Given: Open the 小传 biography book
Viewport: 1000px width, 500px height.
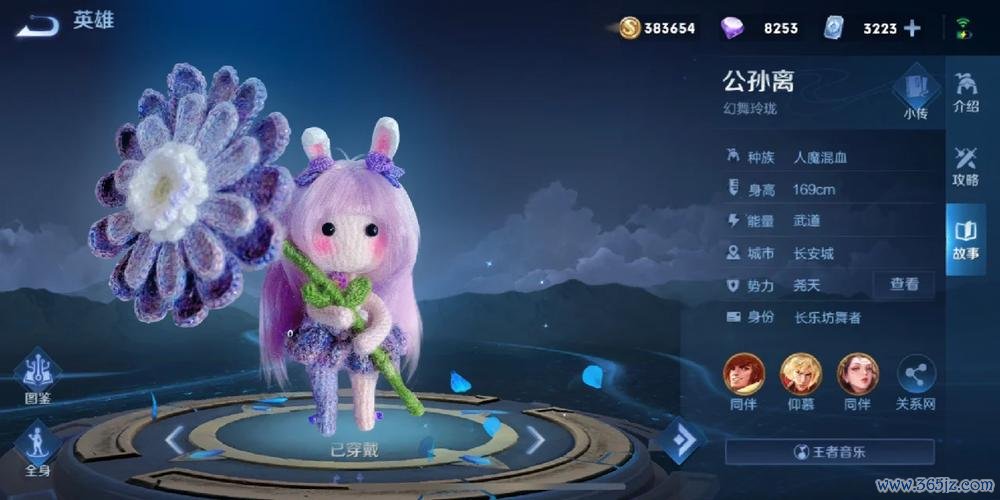Looking at the screenshot, I should point(914,93).
